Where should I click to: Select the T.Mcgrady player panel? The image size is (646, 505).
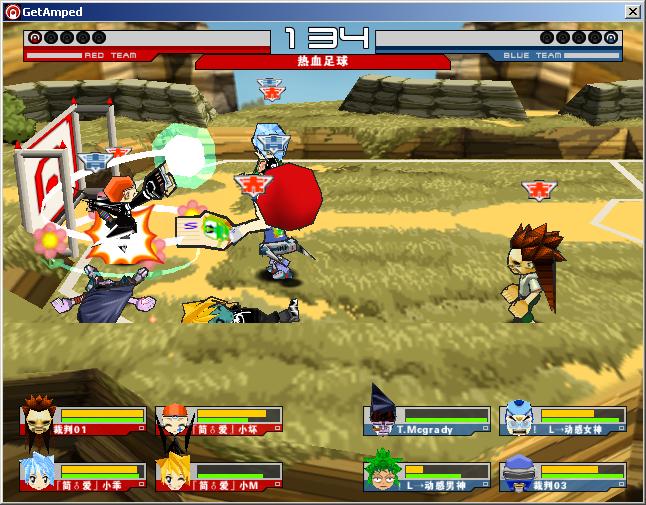pos(427,420)
